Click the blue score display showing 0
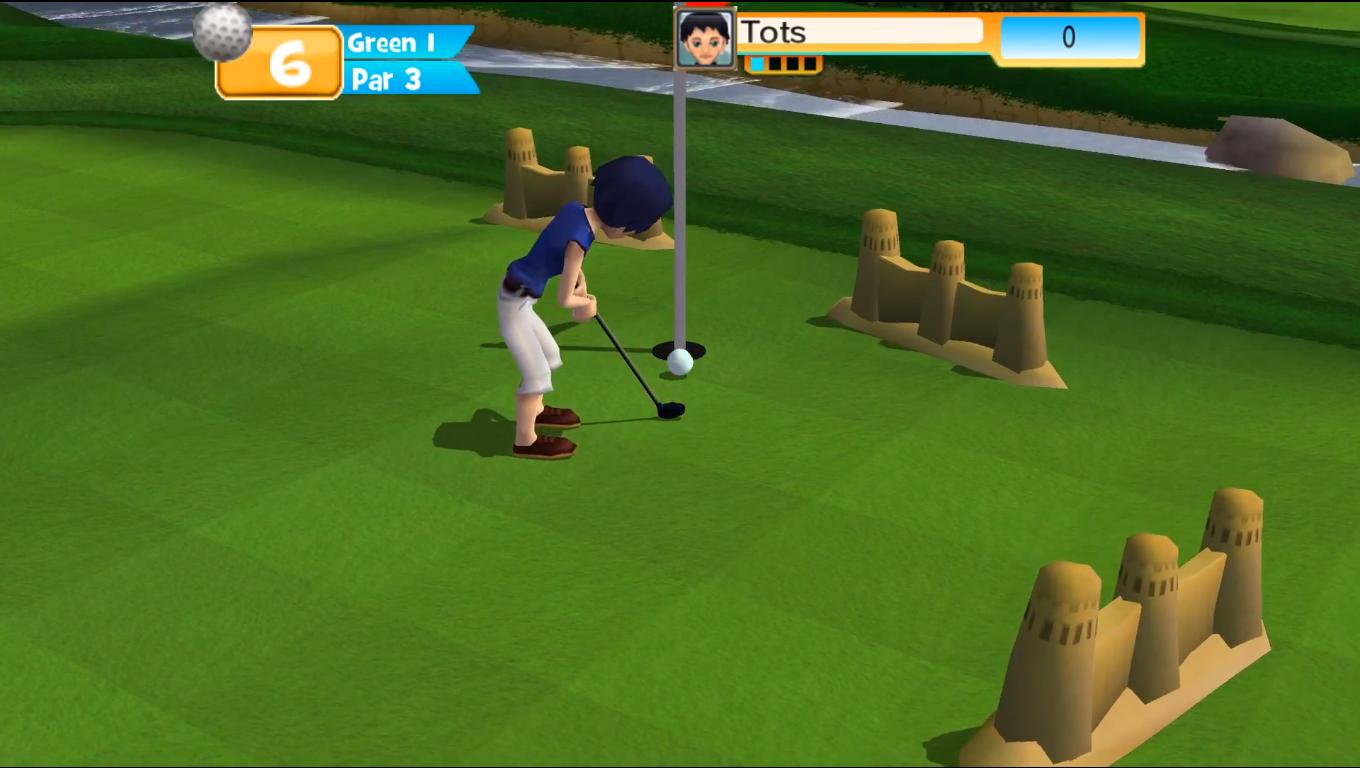1360x768 pixels. pyautogui.click(x=1069, y=38)
